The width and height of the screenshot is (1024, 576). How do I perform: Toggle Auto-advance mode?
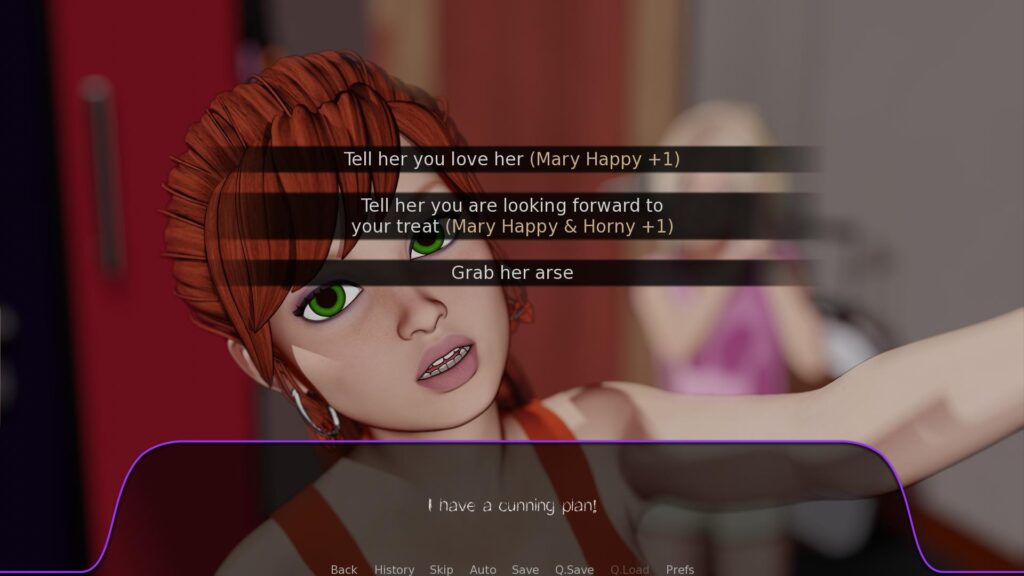[x=483, y=569]
